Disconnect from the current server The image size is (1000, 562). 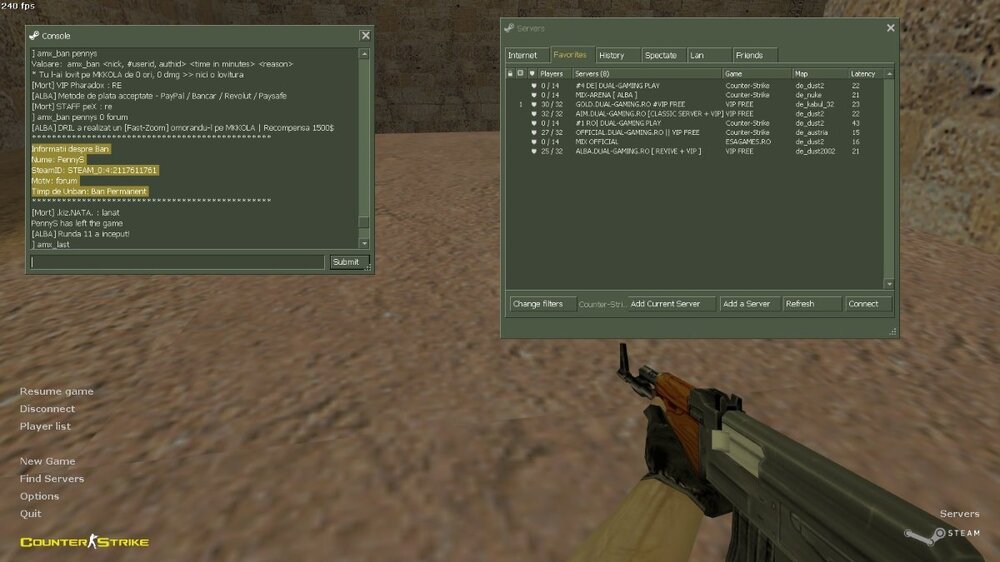point(47,409)
